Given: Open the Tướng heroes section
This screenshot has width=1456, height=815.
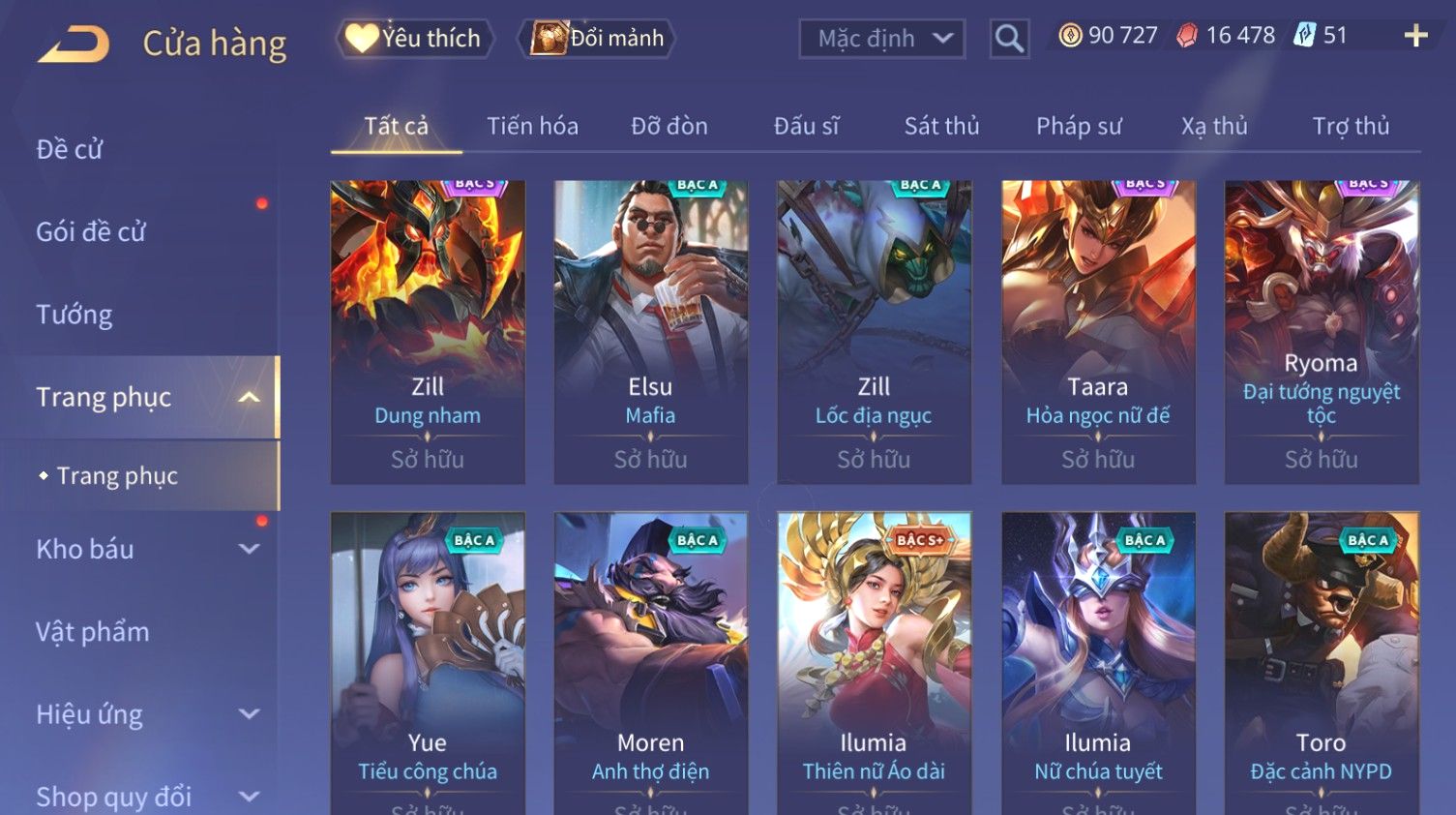Looking at the screenshot, I should click(x=74, y=315).
